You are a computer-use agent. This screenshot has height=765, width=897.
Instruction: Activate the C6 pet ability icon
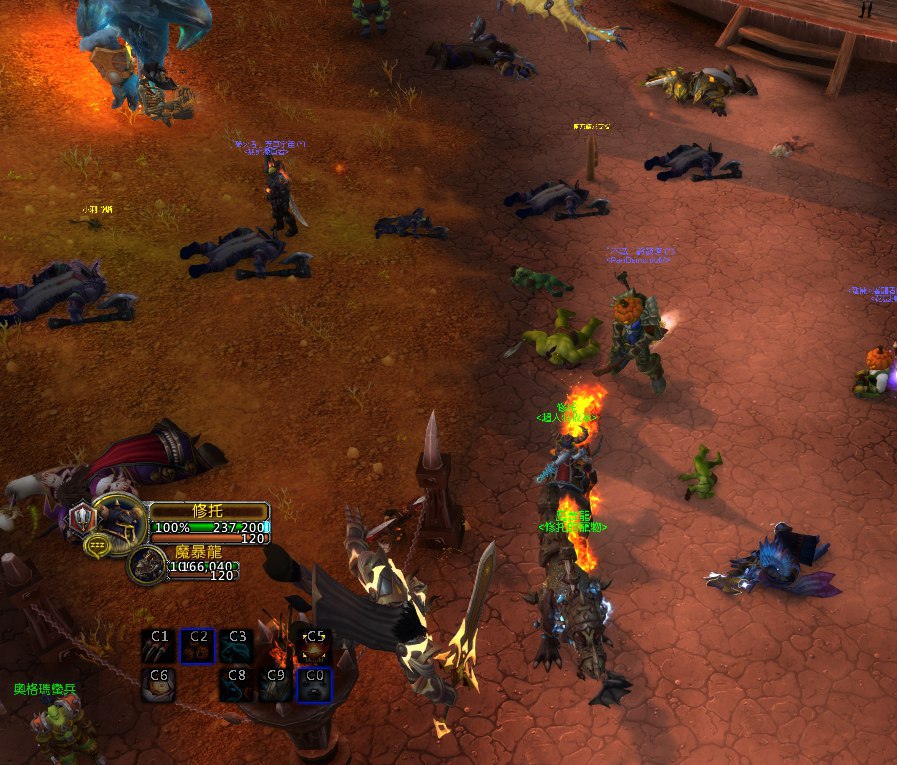(158, 685)
